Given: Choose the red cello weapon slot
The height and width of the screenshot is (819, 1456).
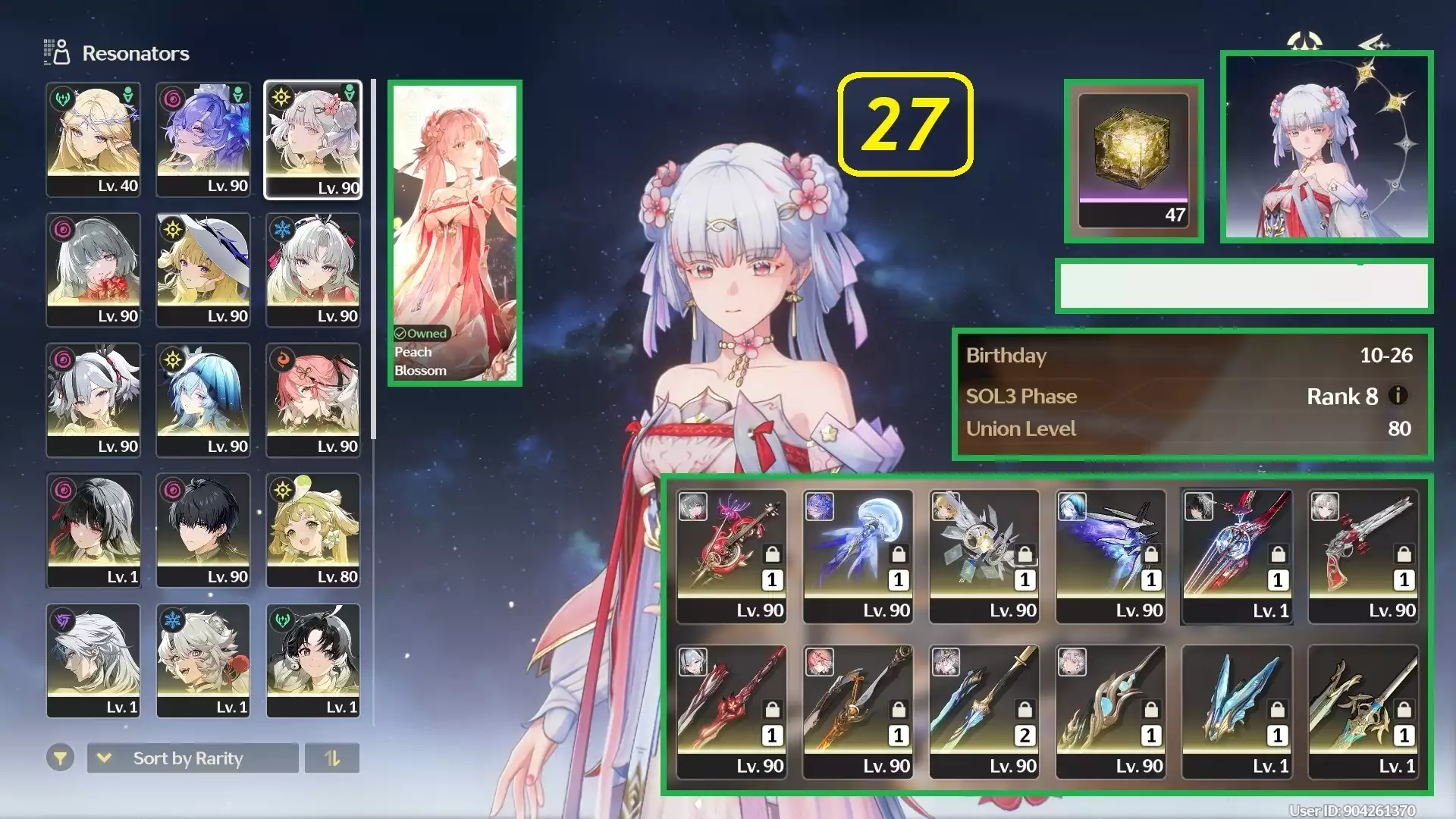Looking at the screenshot, I should (x=731, y=556).
